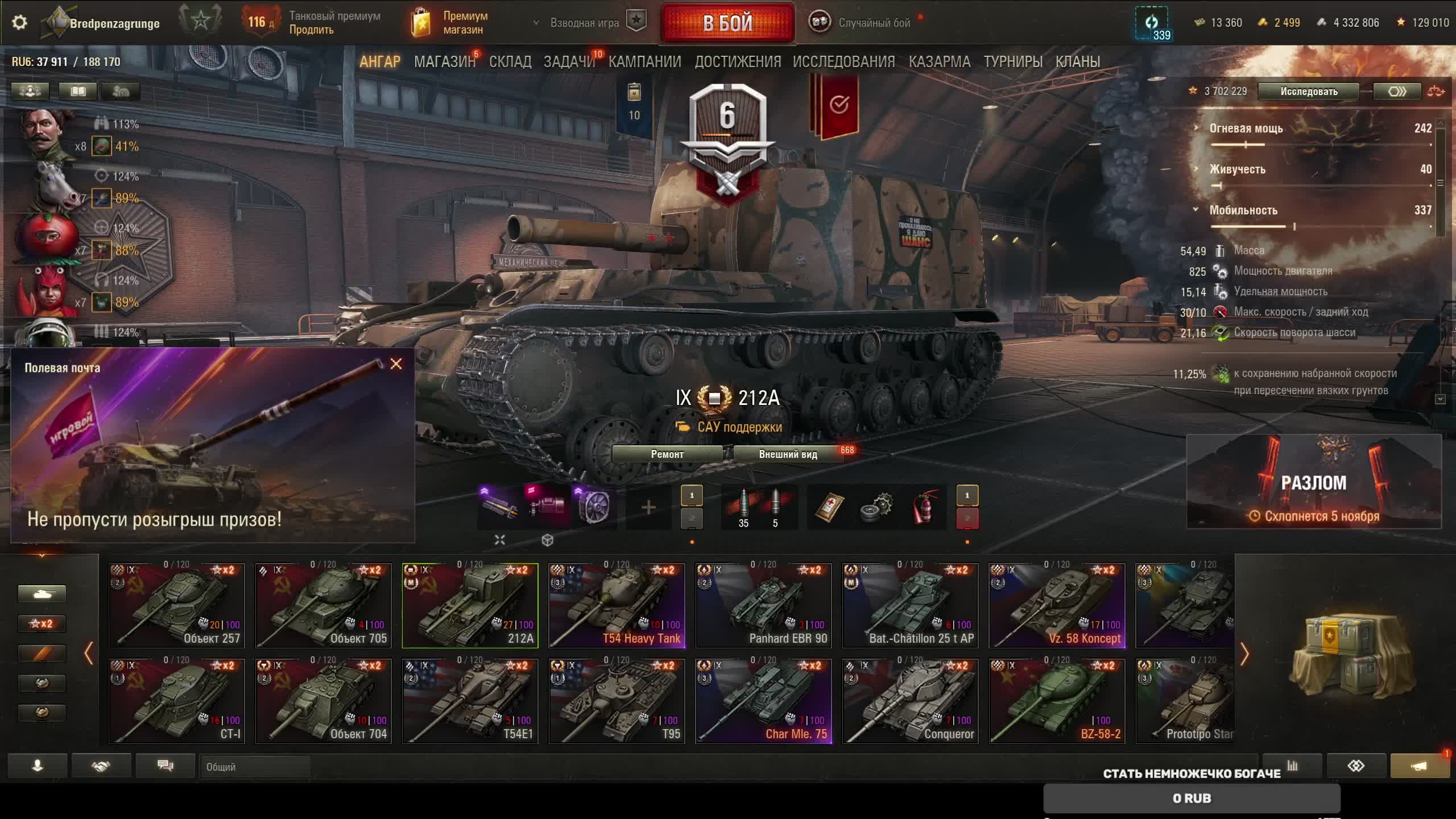The image size is (1456, 819).
Task: Open the settings gear menu
Action: (x=19, y=23)
